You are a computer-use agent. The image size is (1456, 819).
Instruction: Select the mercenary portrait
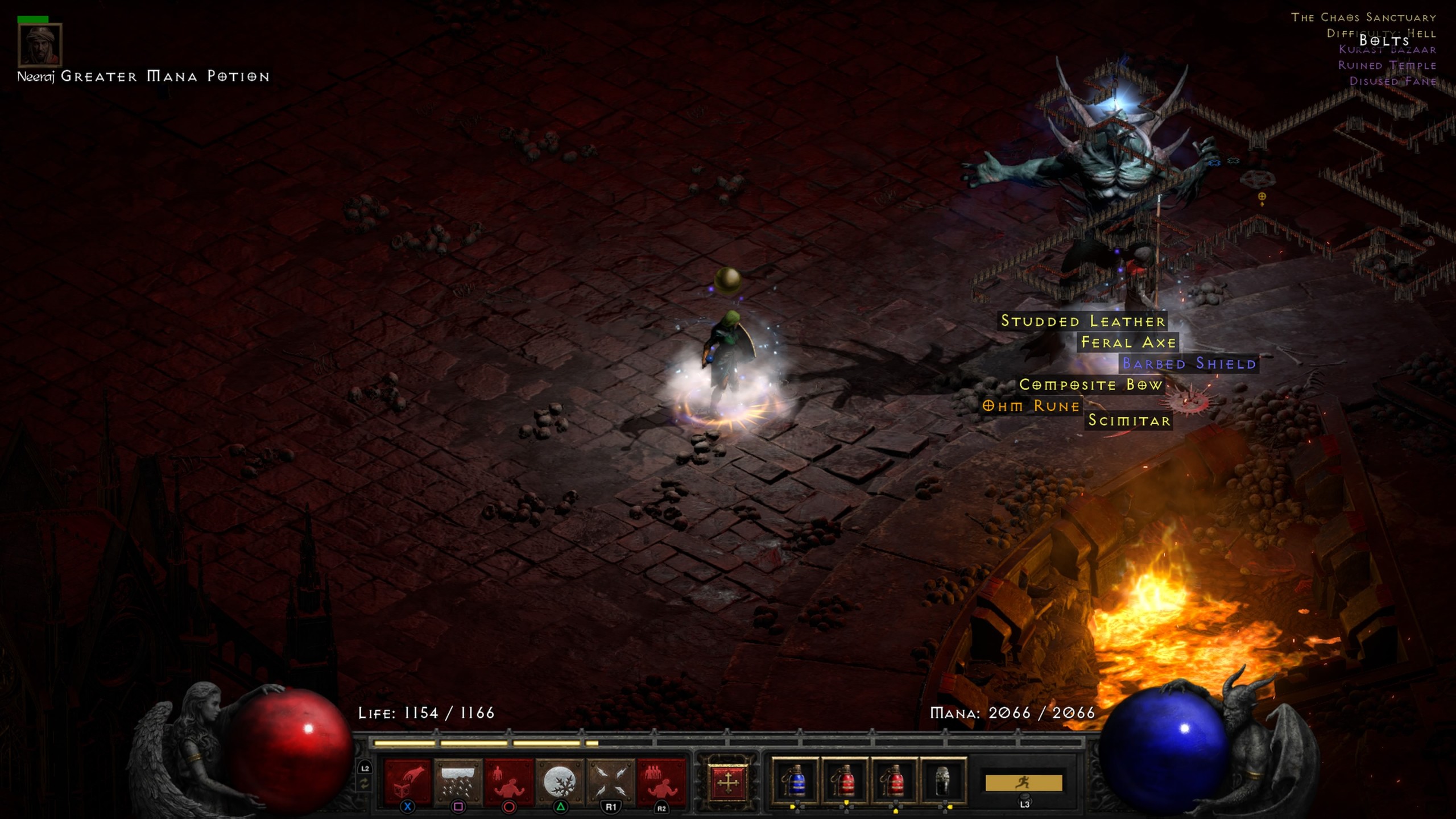[40, 44]
